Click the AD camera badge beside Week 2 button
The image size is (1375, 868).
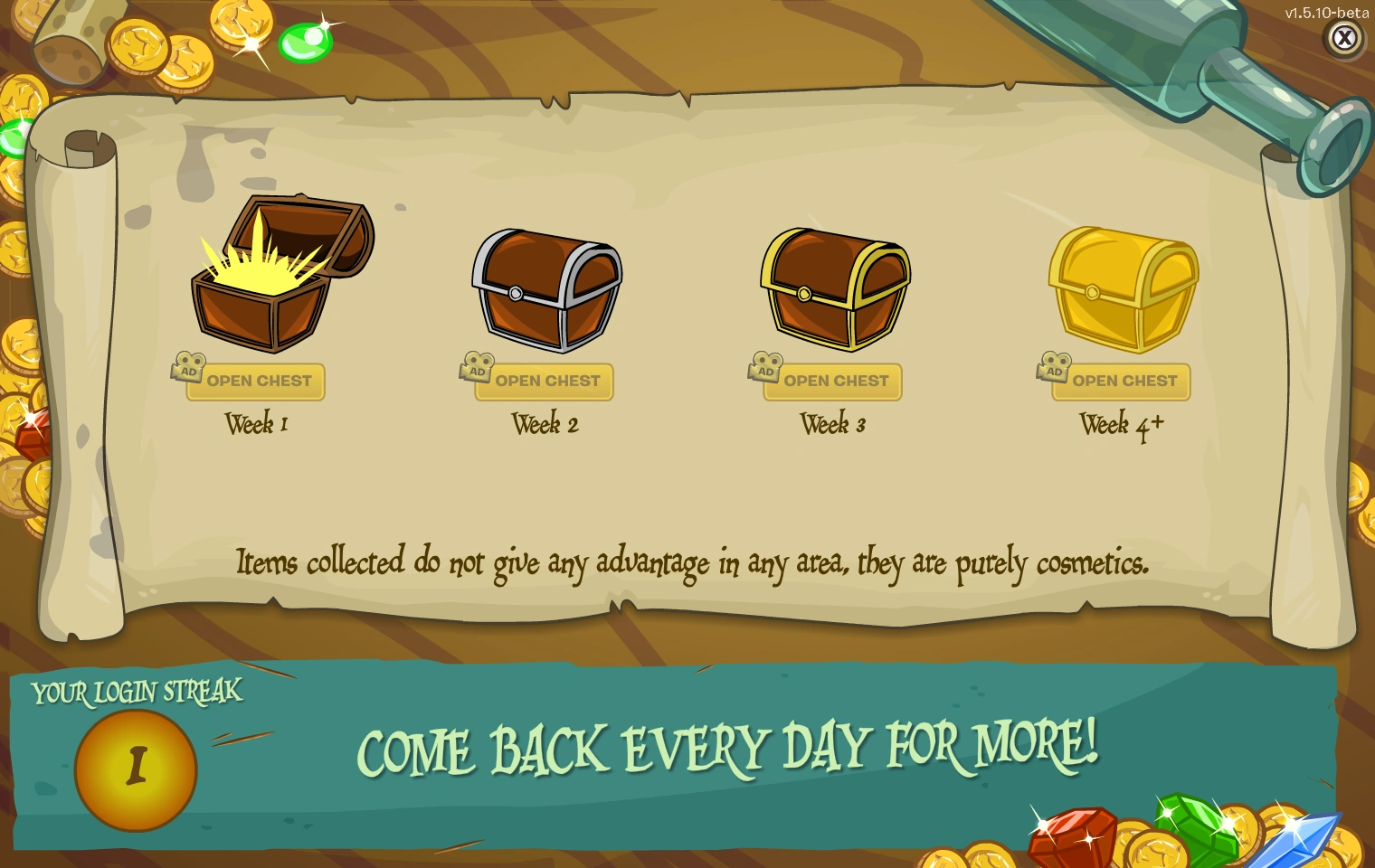tap(478, 371)
